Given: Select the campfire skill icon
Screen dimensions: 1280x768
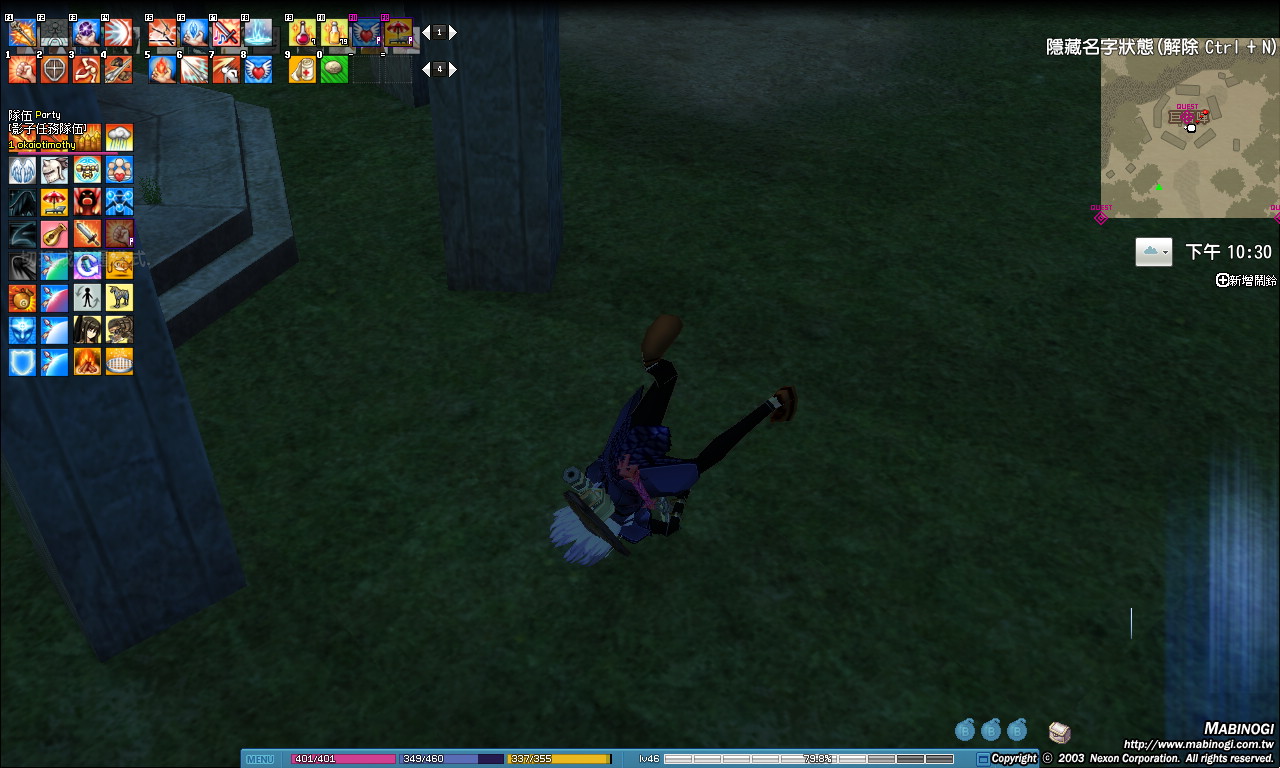Looking at the screenshot, I should pyautogui.click(x=87, y=361).
